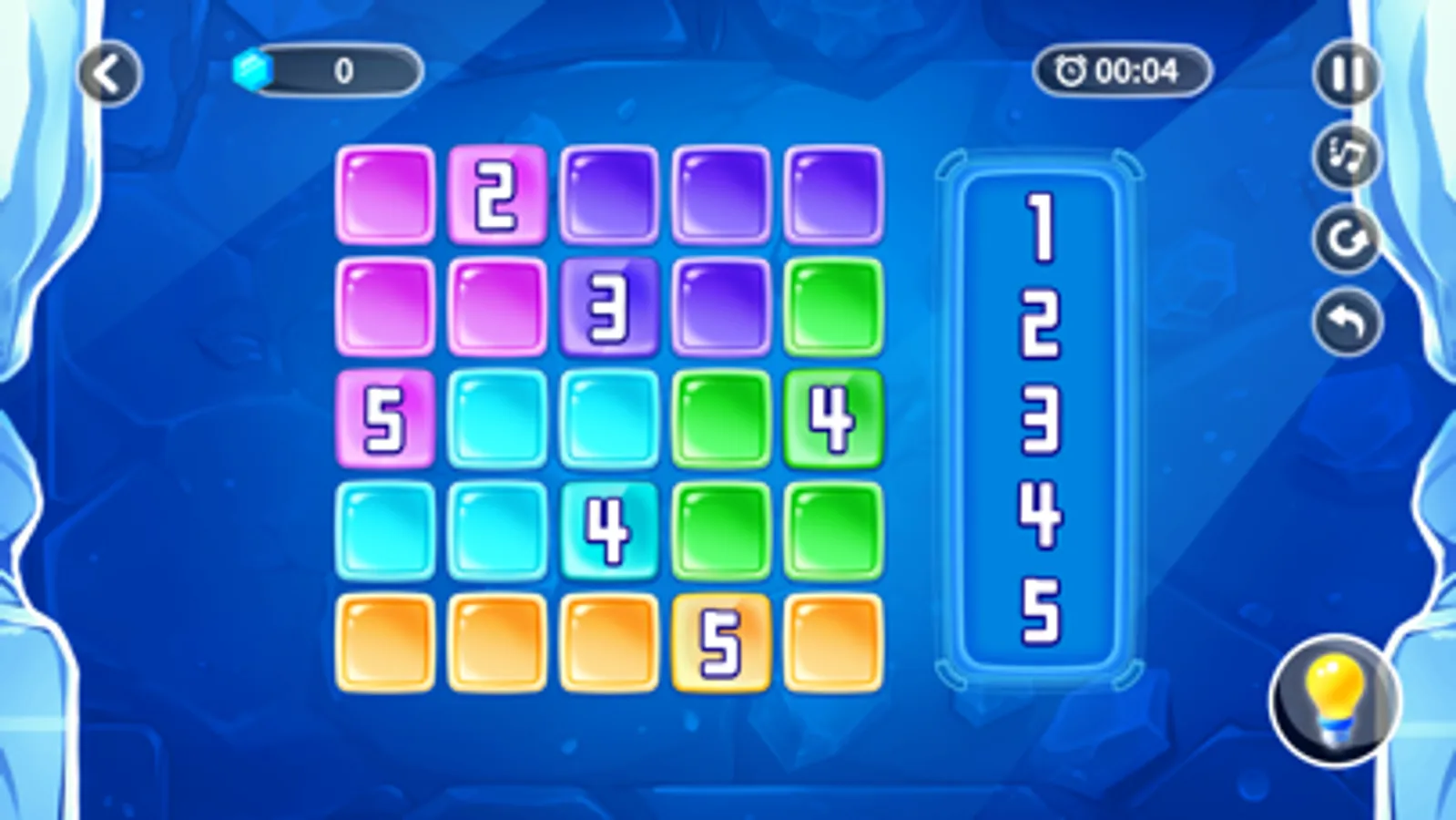Restart the level with the restart icon
This screenshot has height=820, width=1456.
tap(1346, 235)
